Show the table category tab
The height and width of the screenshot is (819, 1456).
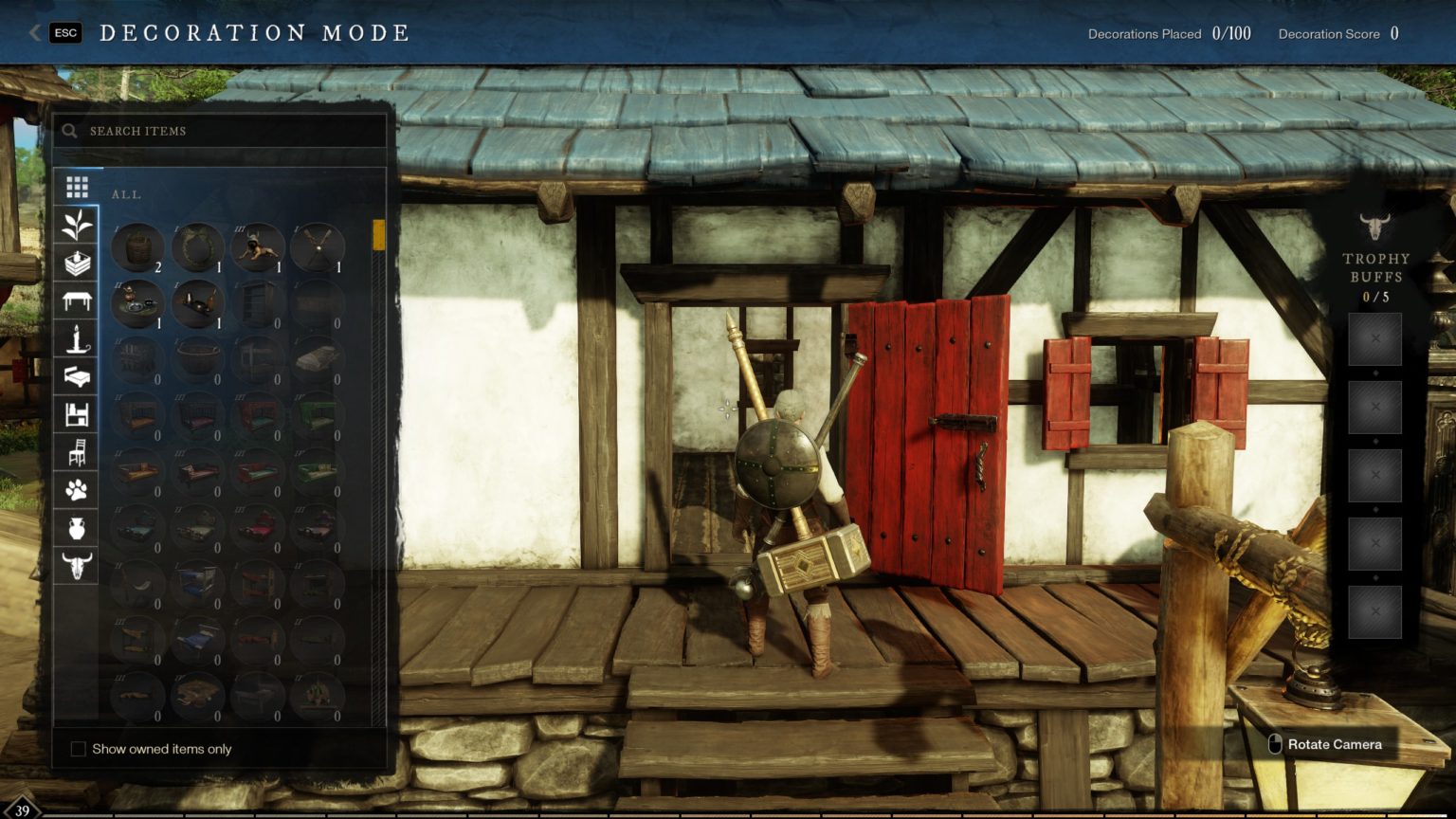click(77, 301)
